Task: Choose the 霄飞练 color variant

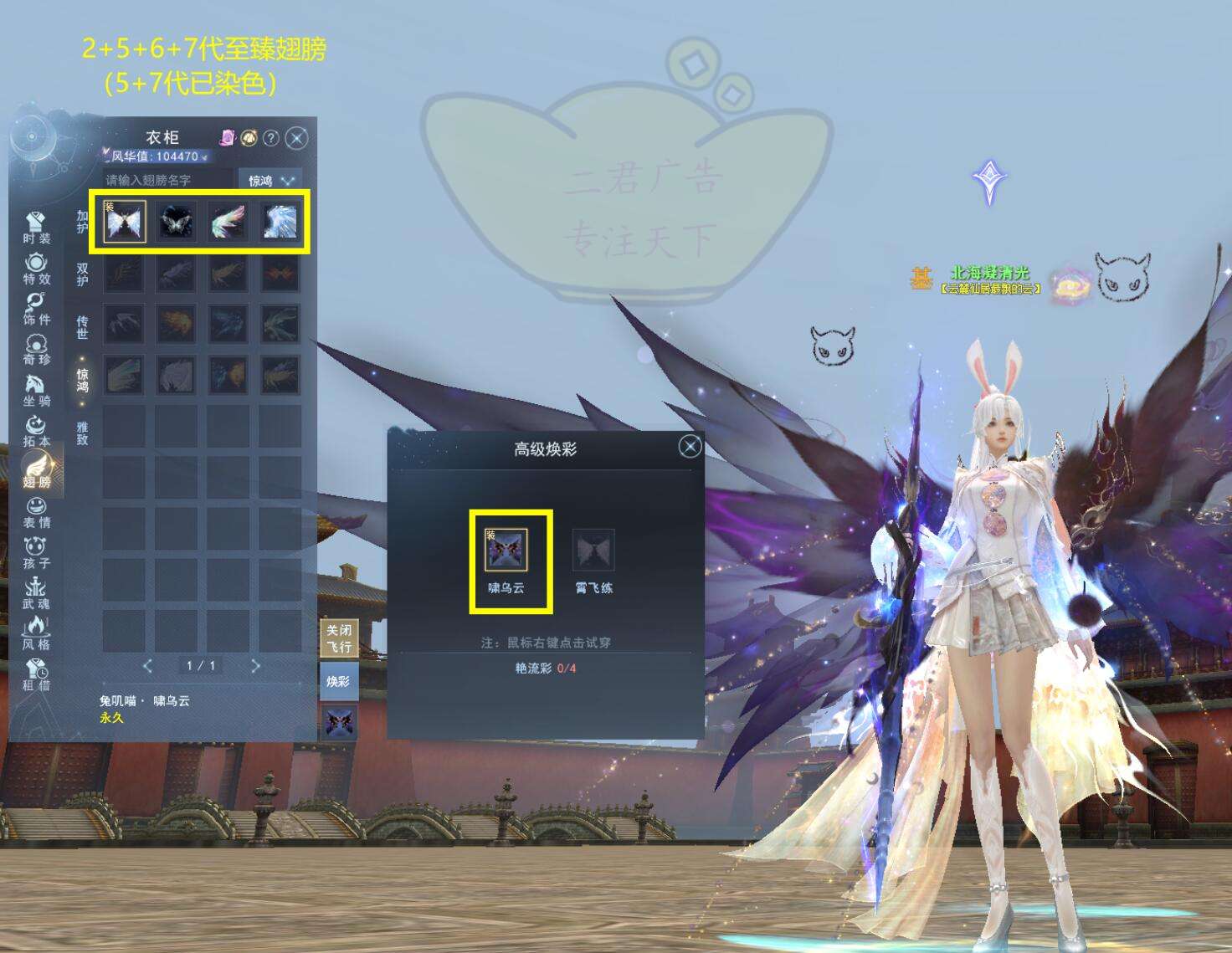Action: [593, 550]
